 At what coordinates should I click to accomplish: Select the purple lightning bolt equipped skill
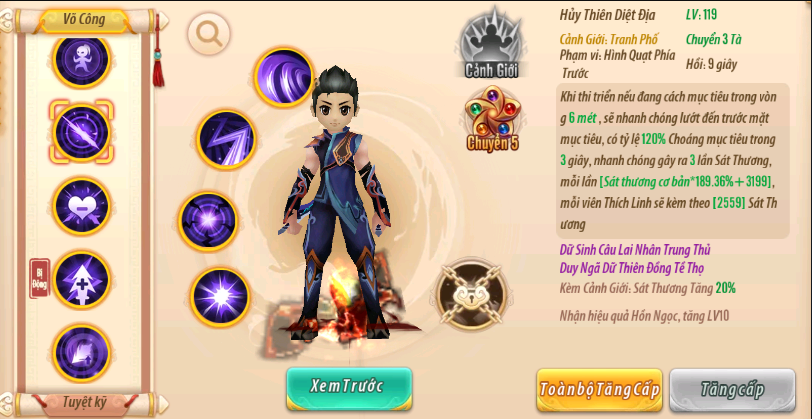(x=226, y=139)
